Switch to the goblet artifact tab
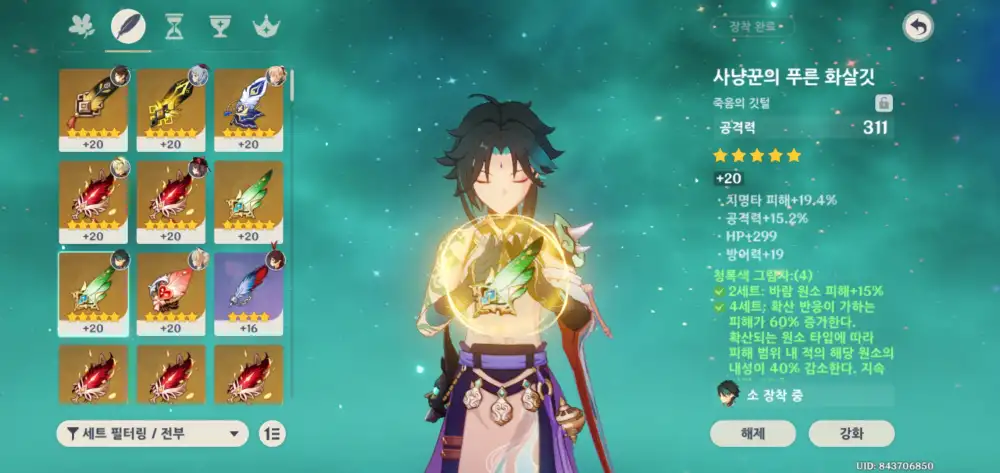1000x473 pixels. pos(219,25)
